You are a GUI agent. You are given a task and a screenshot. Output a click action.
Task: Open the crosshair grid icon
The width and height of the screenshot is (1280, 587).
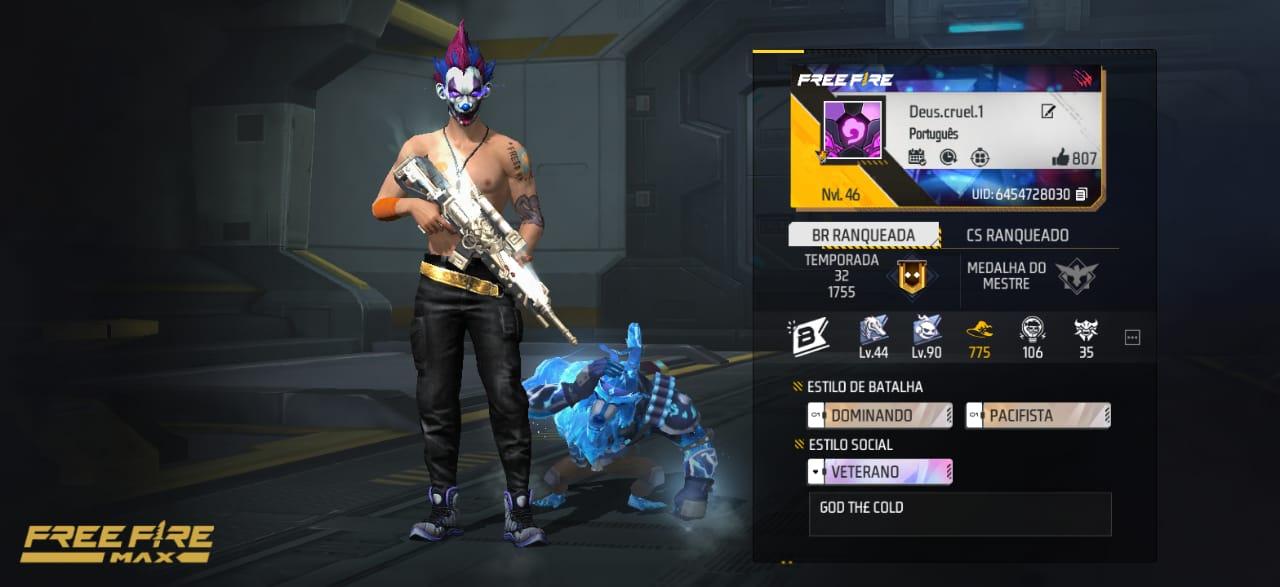(x=980, y=157)
